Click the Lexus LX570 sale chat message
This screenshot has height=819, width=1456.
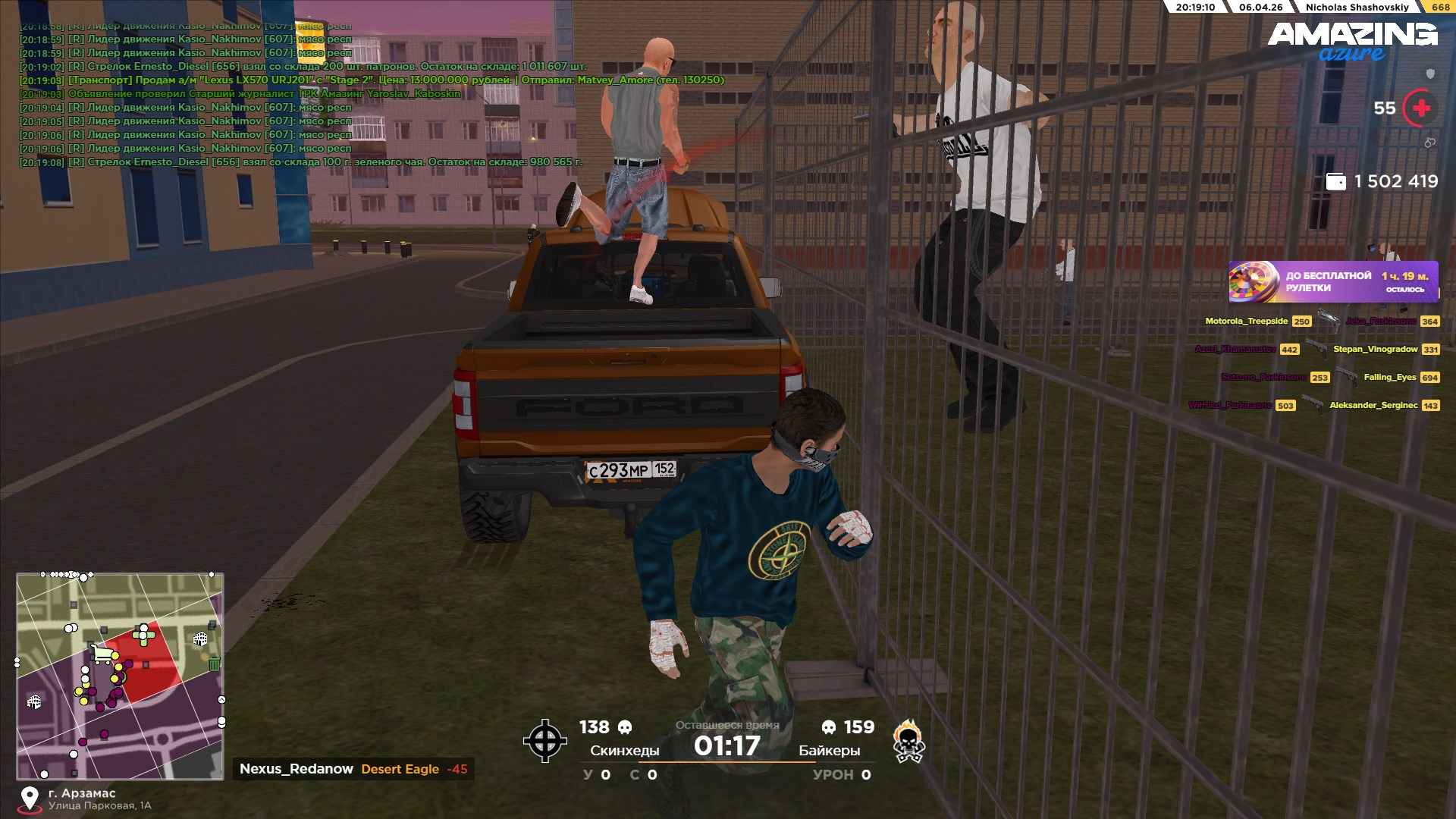(394, 80)
